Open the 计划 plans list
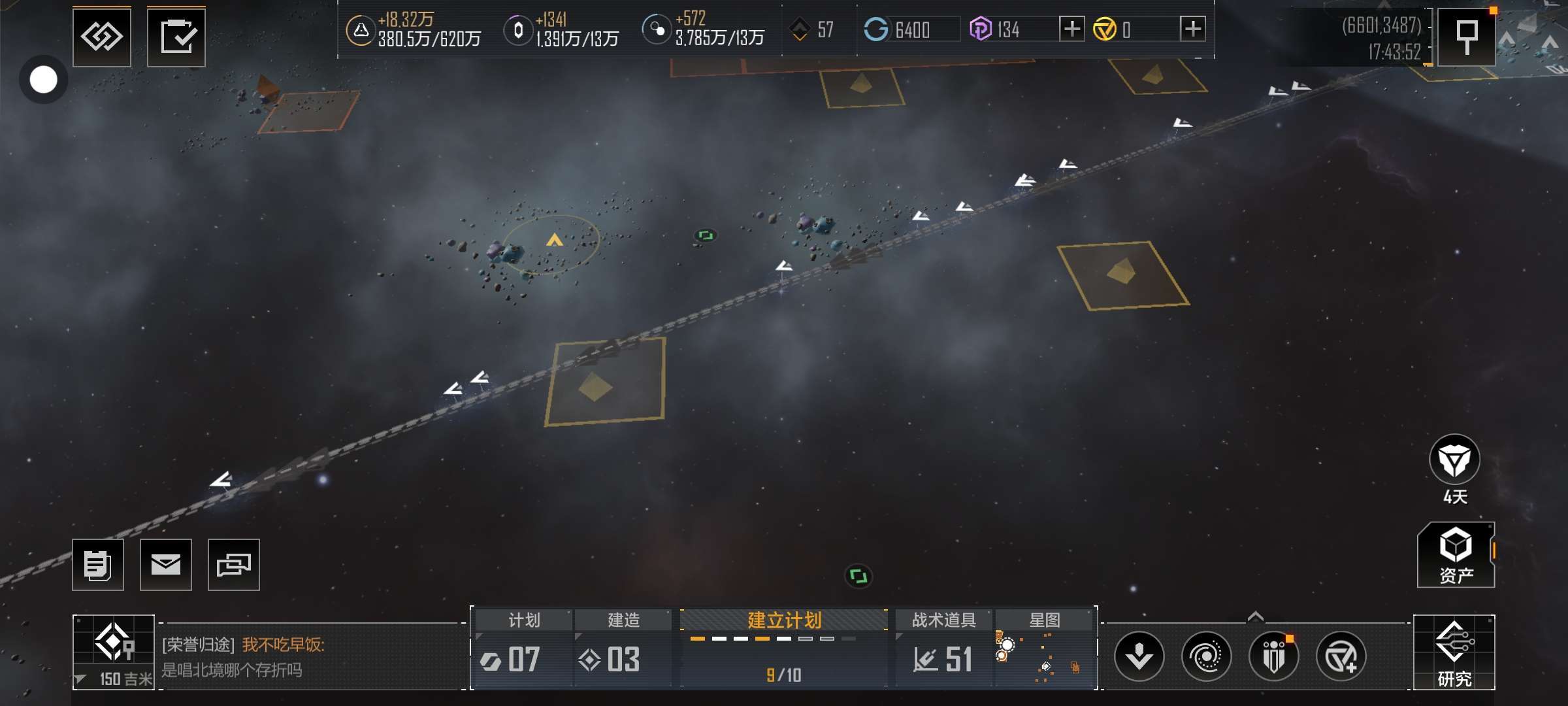The height and width of the screenshot is (706, 1568). point(523,648)
